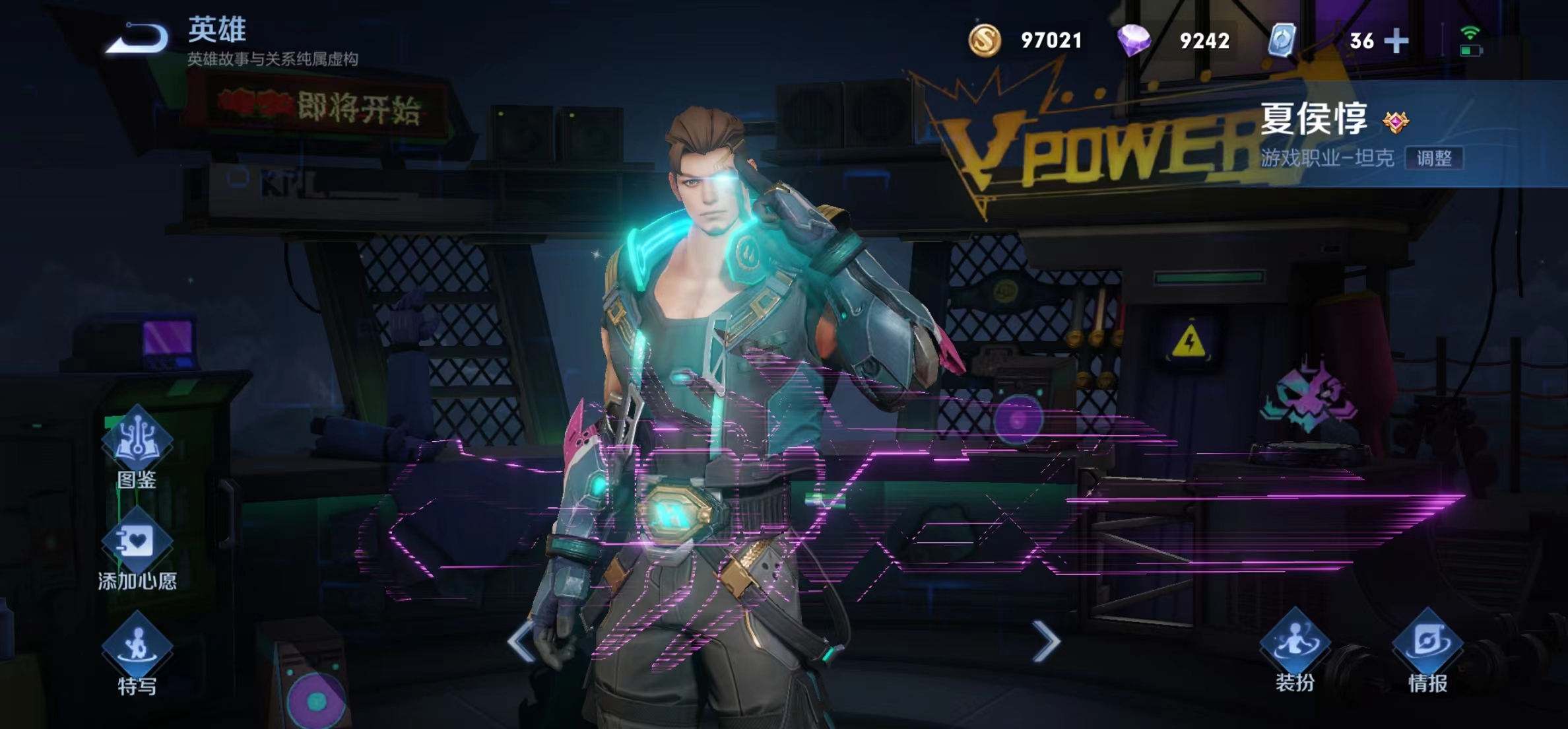
Task: Go back using the return arrow
Action: 139,38
